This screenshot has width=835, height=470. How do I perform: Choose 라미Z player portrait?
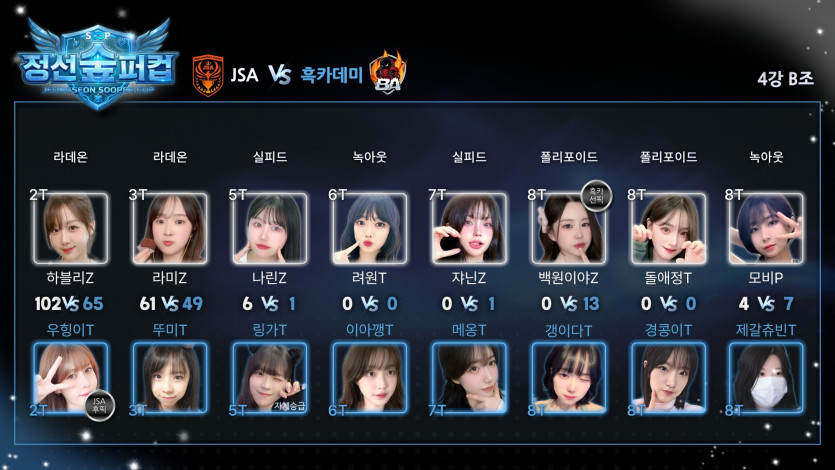pyautogui.click(x=170, y=229)
